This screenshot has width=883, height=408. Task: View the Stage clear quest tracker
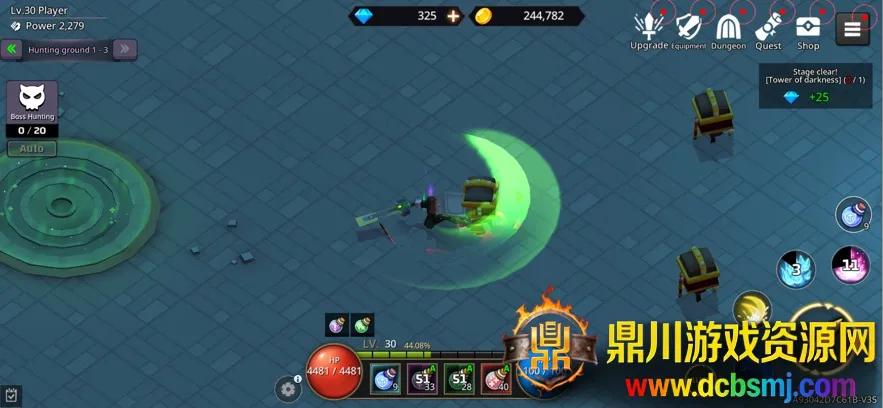[815, 86]
